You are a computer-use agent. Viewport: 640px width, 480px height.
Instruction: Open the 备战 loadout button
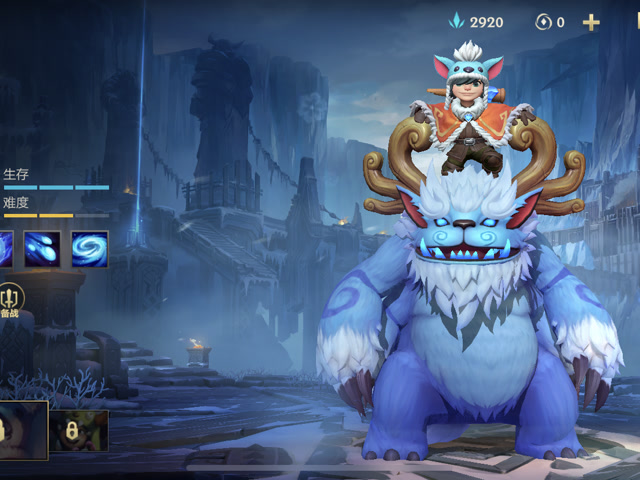9,299
